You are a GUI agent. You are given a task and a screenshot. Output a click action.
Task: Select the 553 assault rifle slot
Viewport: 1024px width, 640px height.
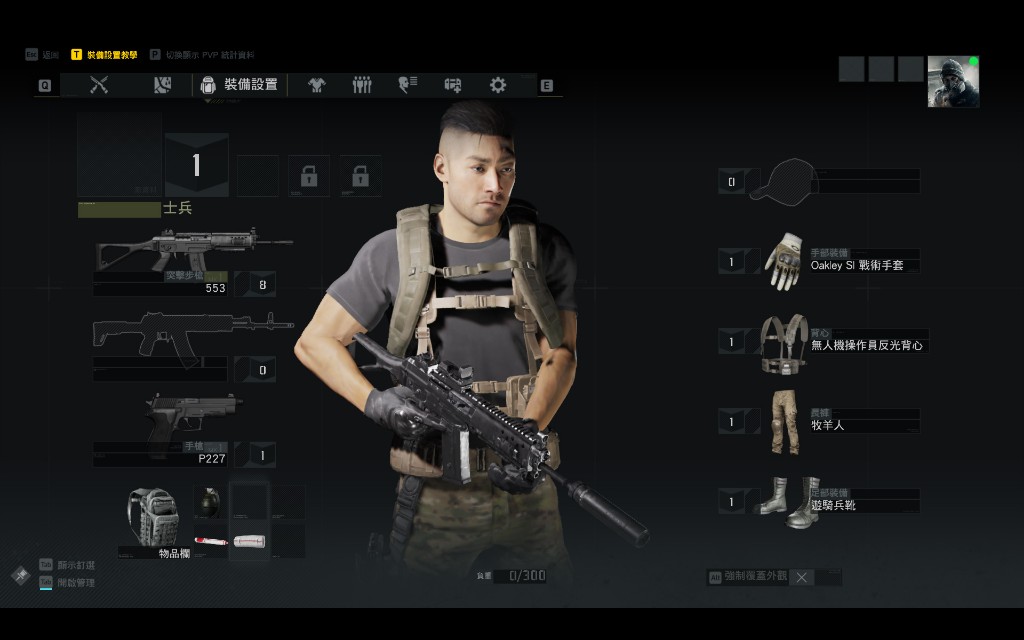tap(192, 252)
